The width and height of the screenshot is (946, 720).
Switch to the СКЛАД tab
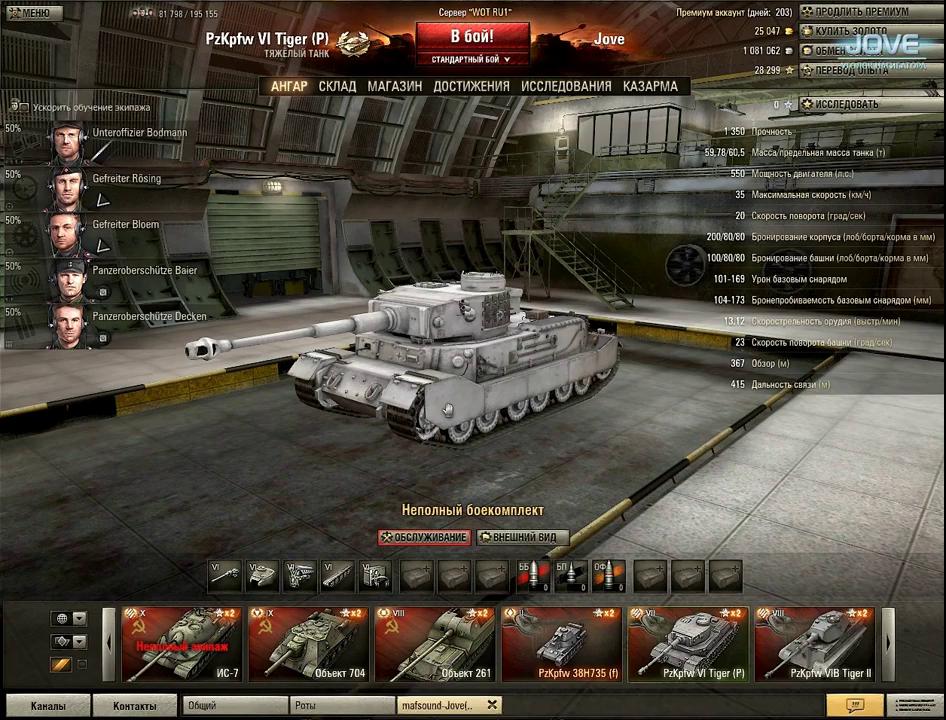(337, 86)
